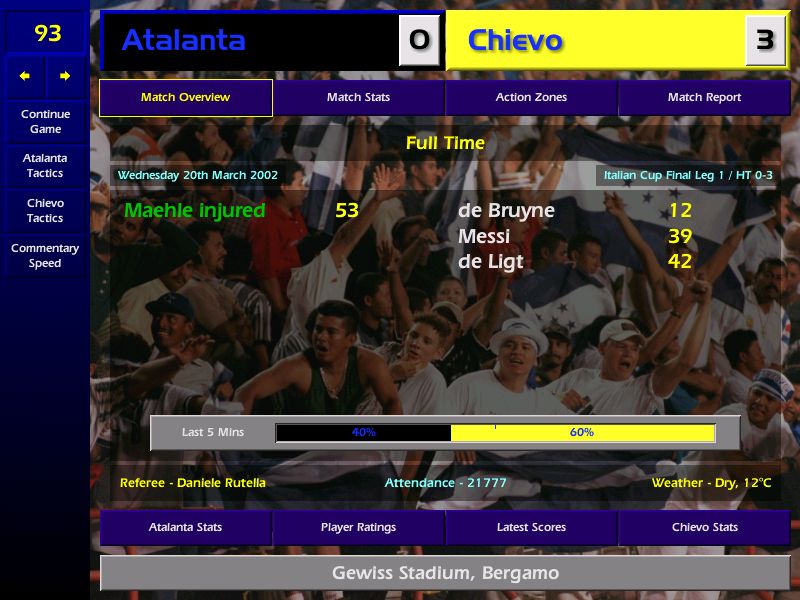The width and height of the screenshot is (800, 600).
Task: Select the Match Overview tab
Action: tap(185, 97)
